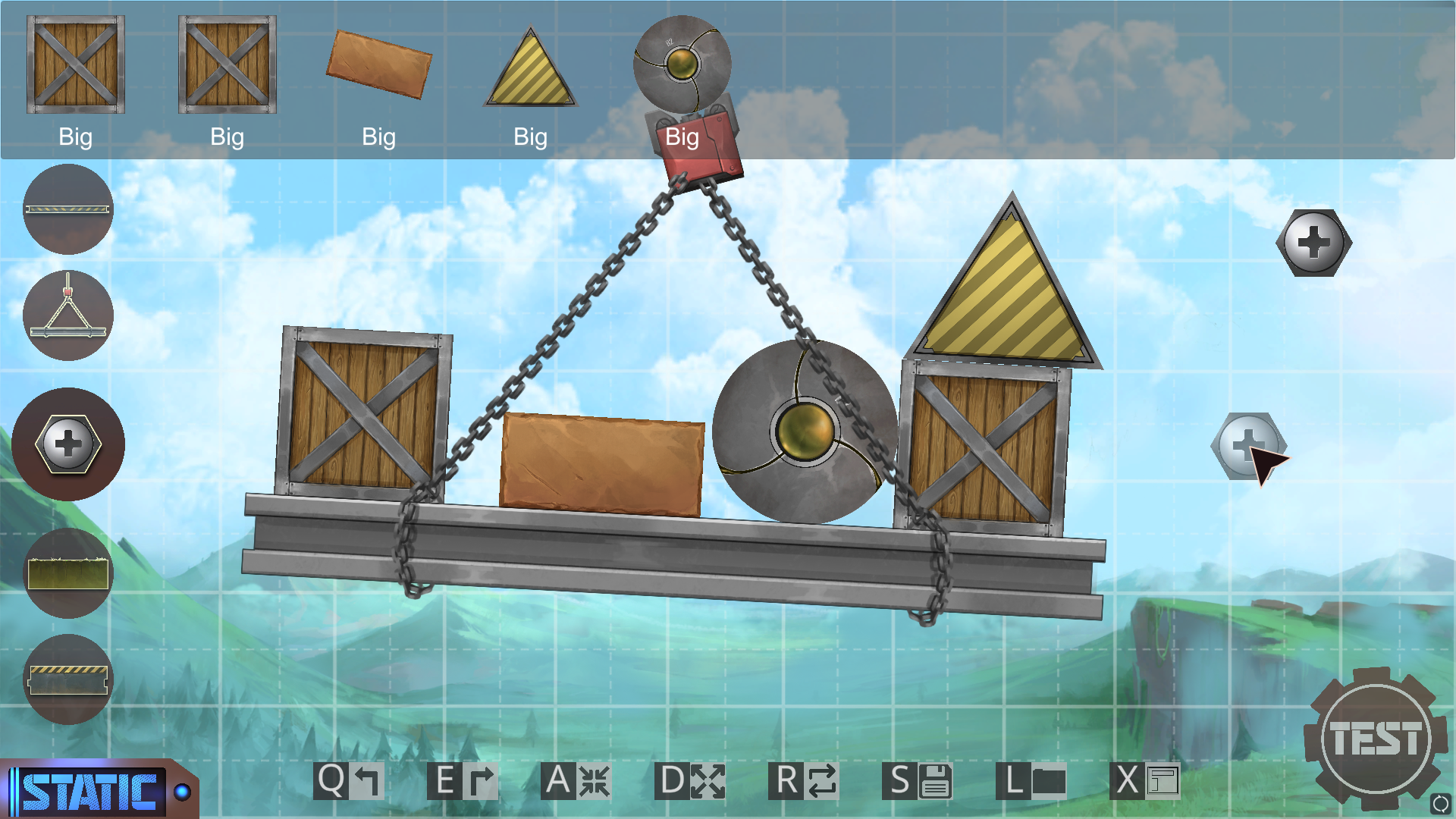Rotate a part using the R icon
This screenshot has width=1456, height=819.
tap(805, 780)
